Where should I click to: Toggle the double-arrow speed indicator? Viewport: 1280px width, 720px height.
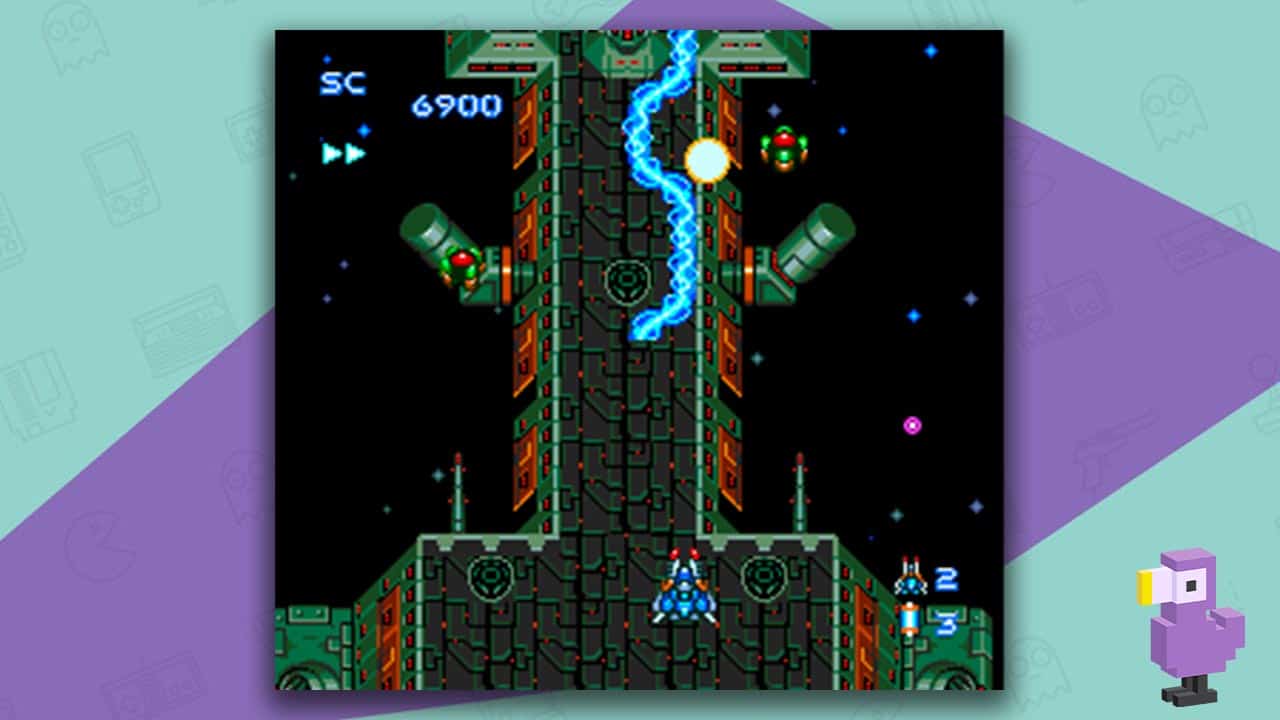[x=344, y=152]
